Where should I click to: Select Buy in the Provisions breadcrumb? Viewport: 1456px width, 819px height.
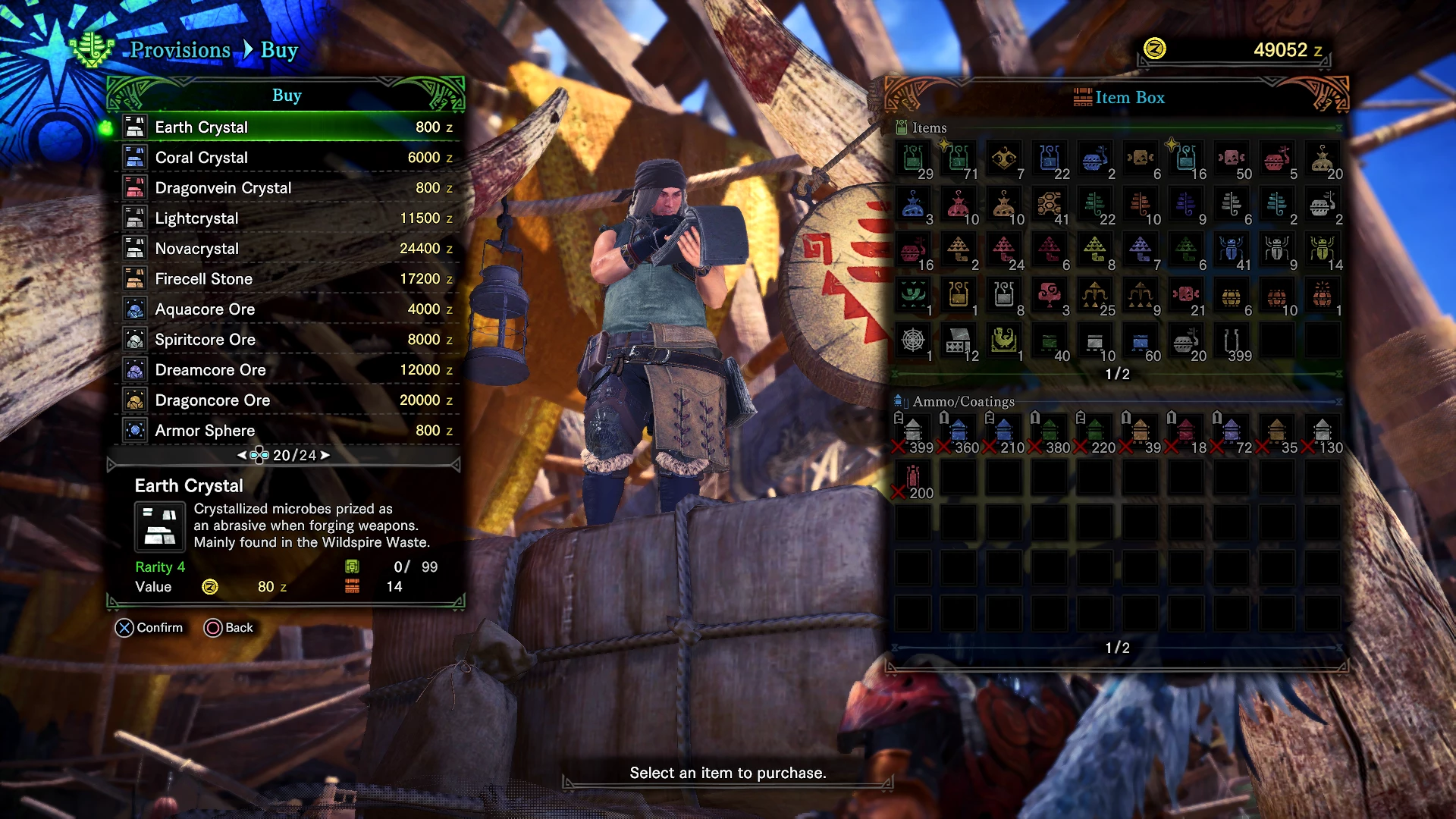point(278,50)
